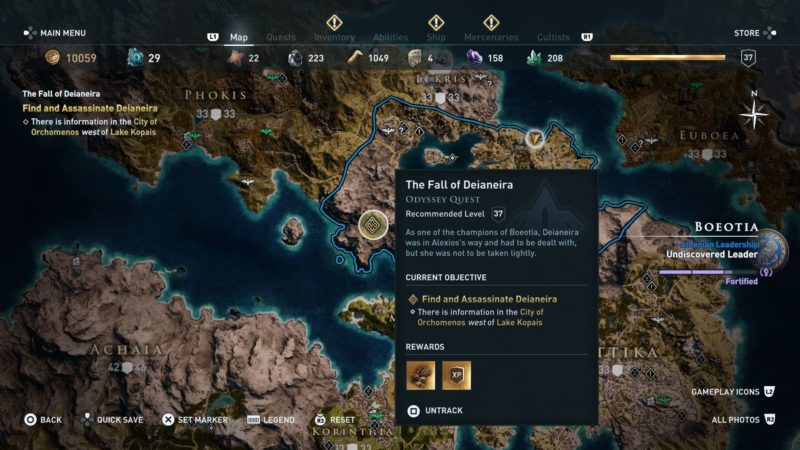
Task: Toggle the All Photos filter
Action: click(x=740, y=420)
